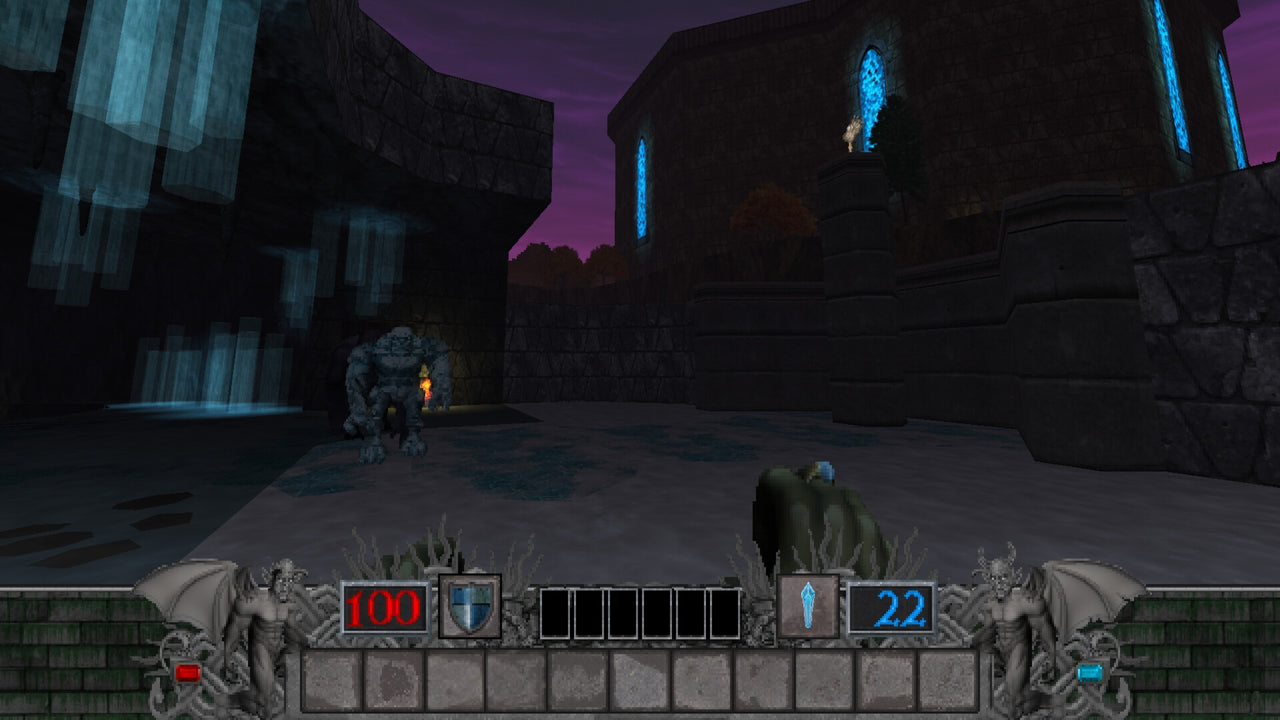The image size is (1280, 720).
Task: Click the glowing idol atop the stone pillar
Action: (851, 130)
